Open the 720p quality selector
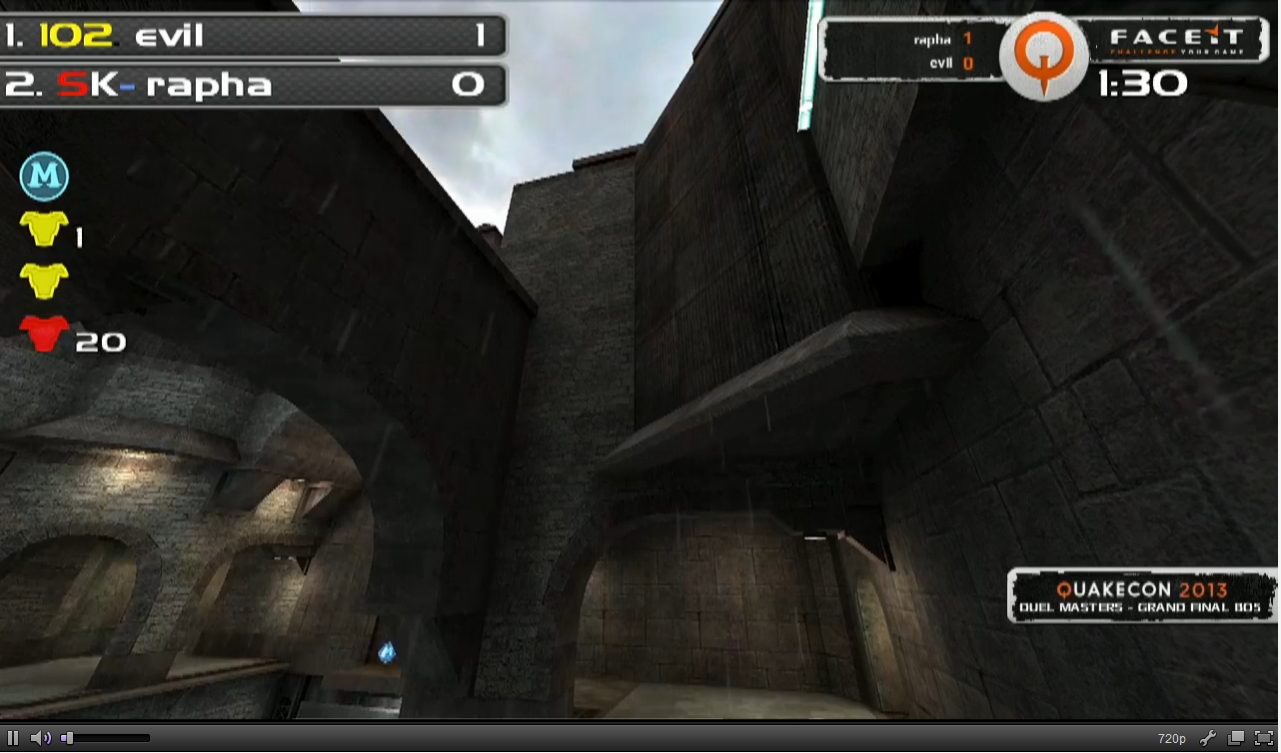 [1171, 738]
